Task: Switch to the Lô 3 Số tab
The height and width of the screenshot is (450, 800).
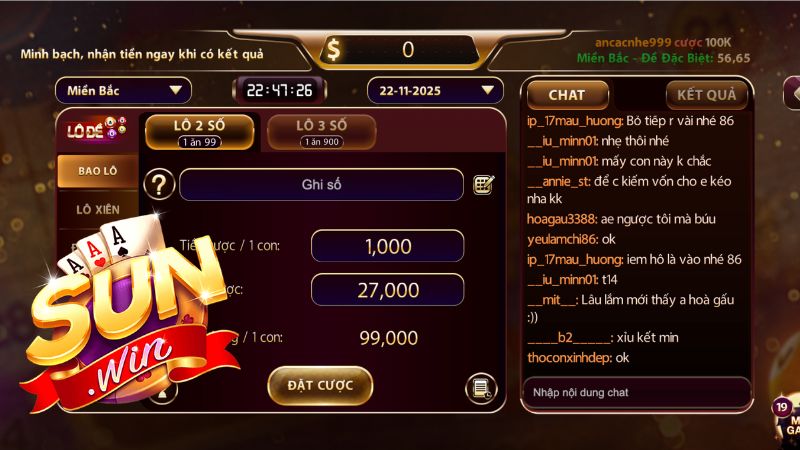Action: click(x=321, y=131)
